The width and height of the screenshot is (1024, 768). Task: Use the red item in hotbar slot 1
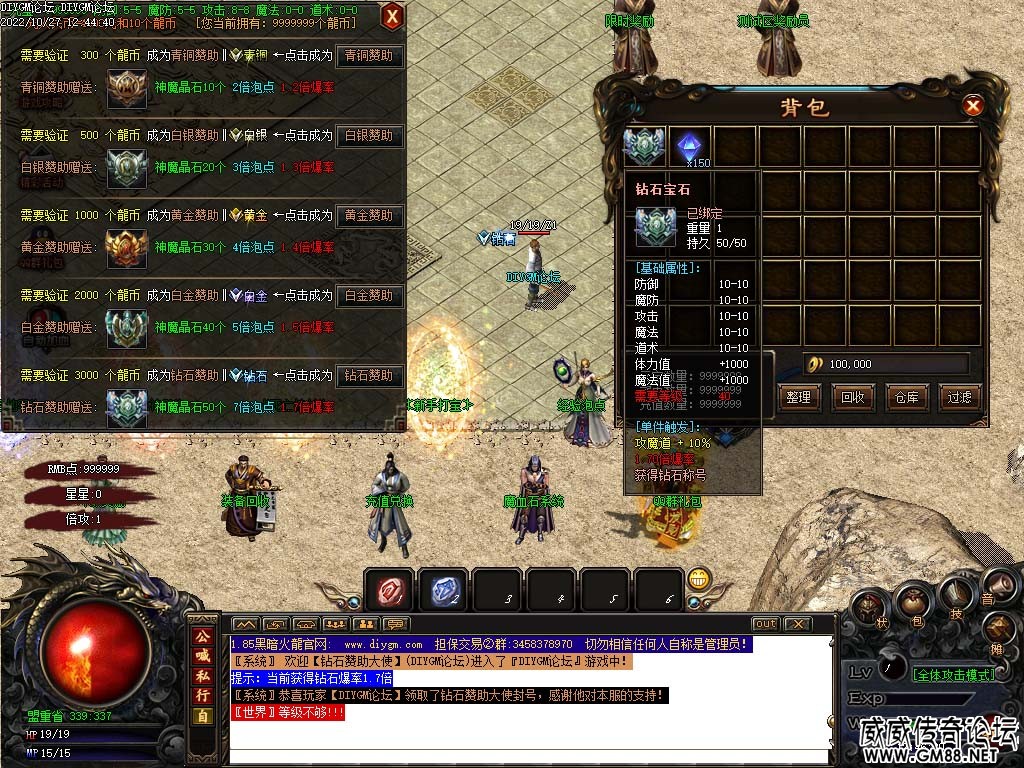389,590
